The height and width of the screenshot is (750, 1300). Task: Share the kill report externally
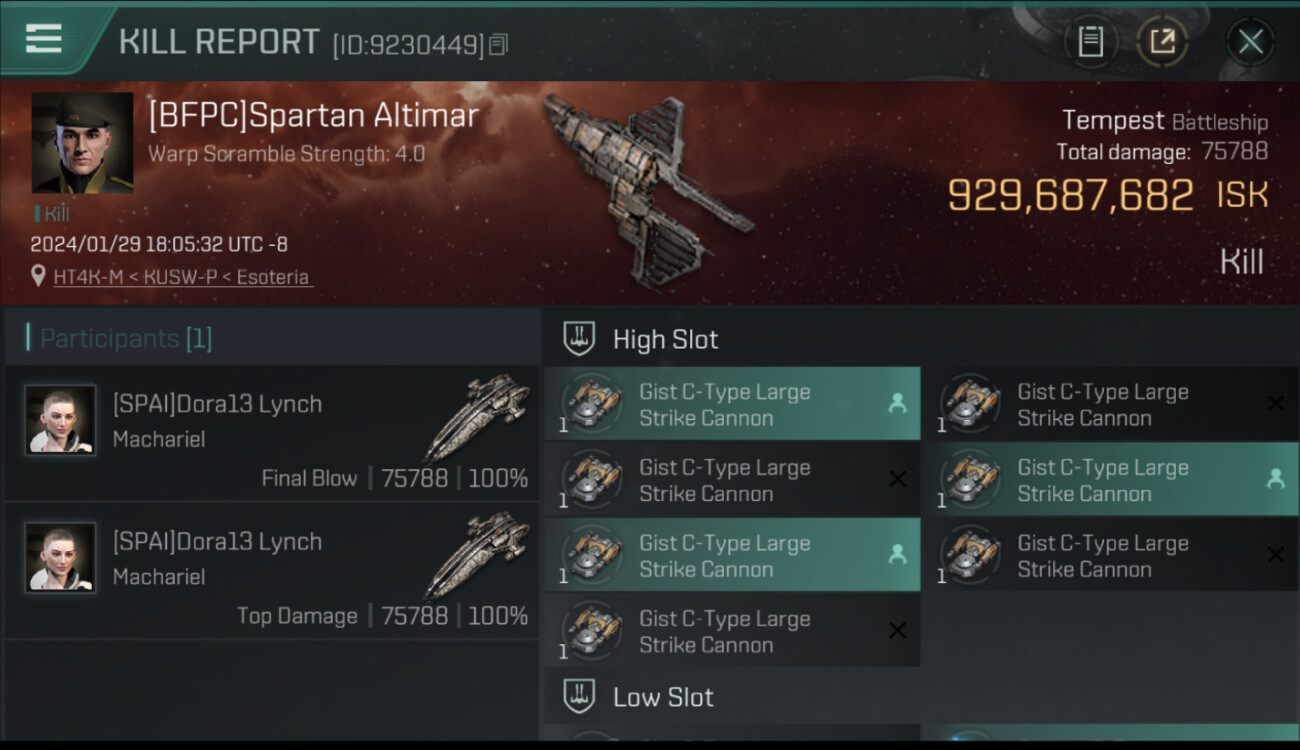point(1162,42)
